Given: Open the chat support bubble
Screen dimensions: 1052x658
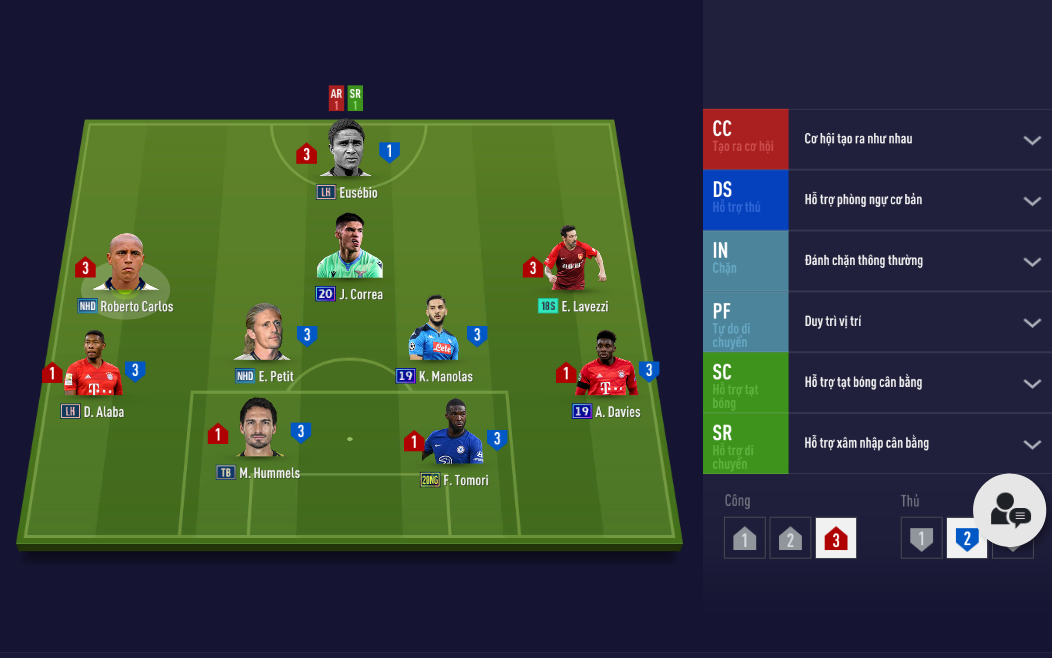Looking at the screenshot, I should click(1009, 510).
